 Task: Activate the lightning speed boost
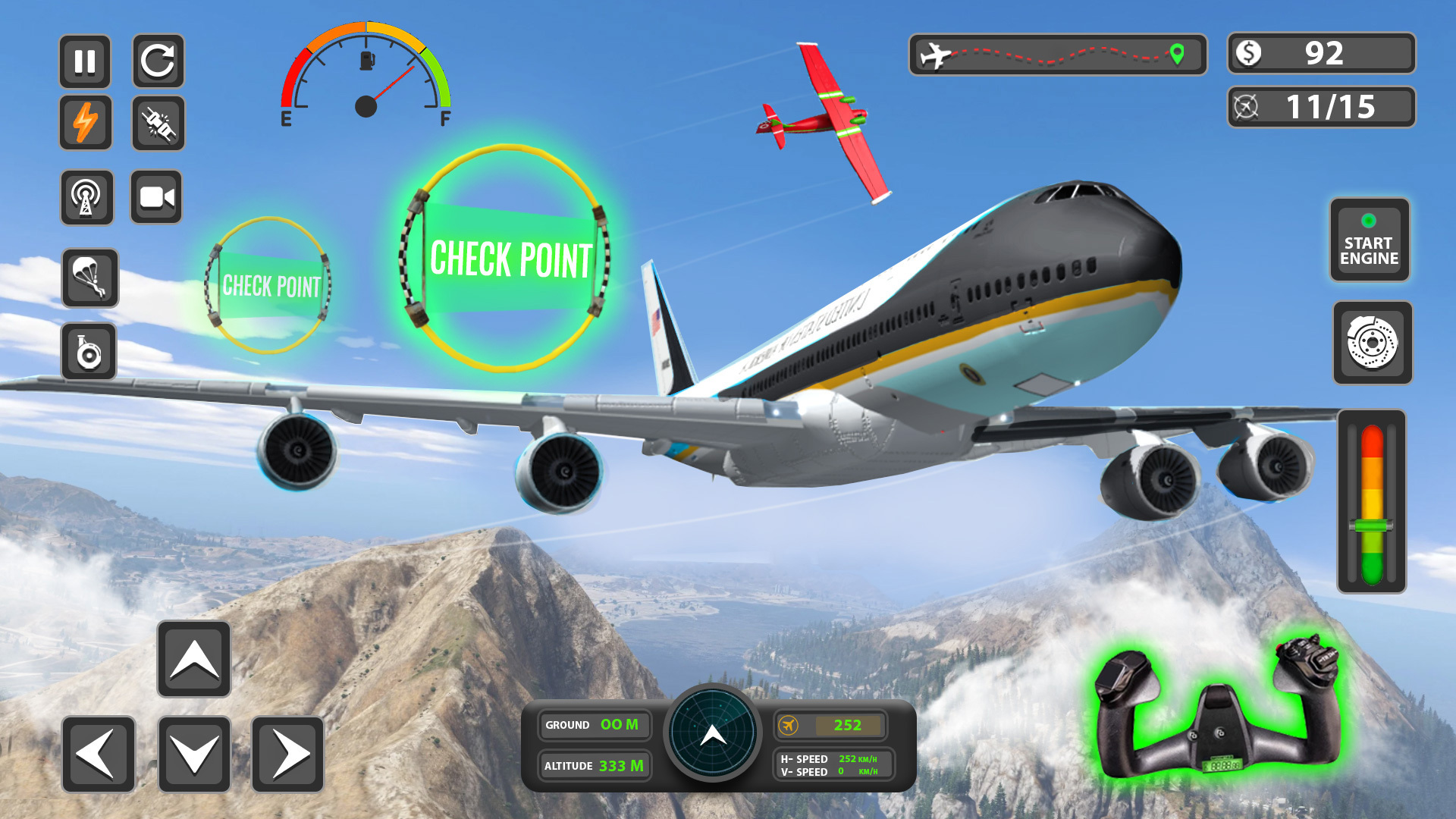(86, 123)
